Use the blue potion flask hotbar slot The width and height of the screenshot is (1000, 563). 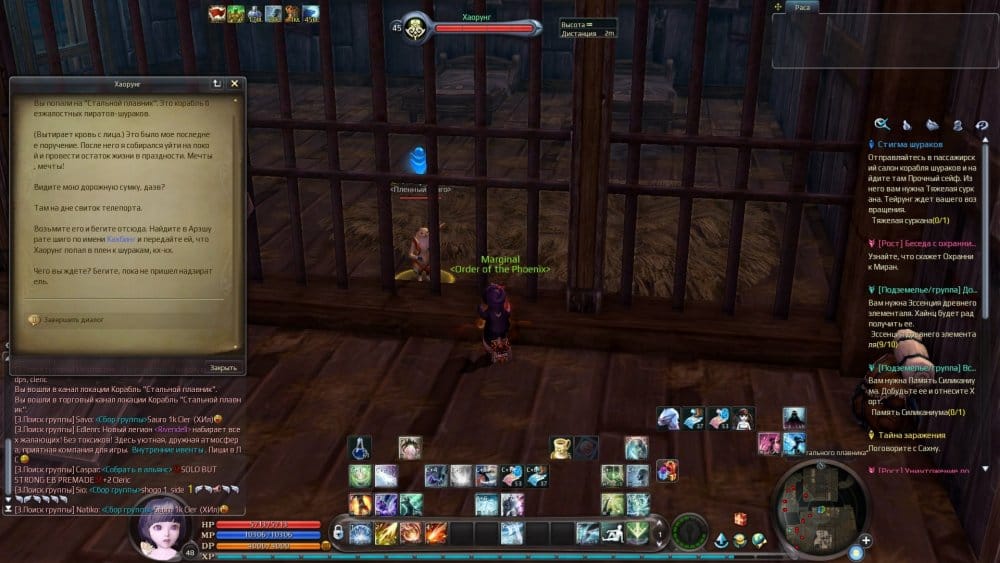pos(360,447)
